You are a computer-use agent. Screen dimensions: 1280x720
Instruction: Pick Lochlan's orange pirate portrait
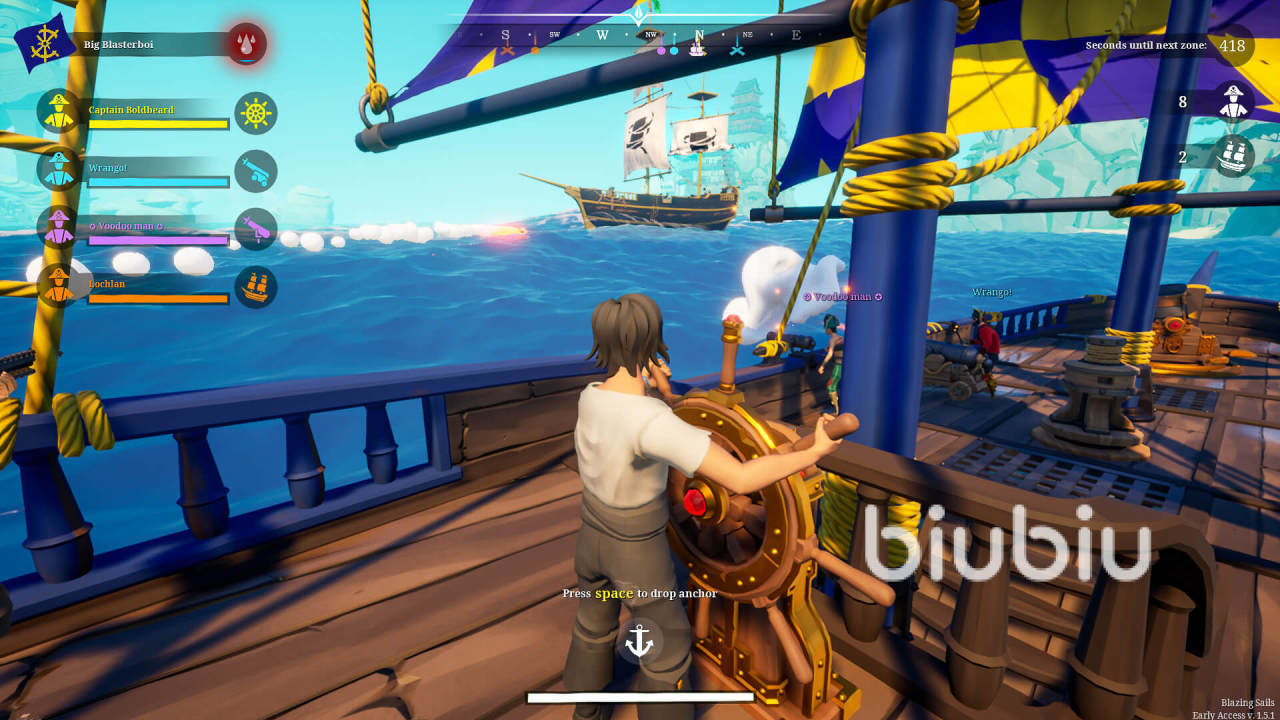tap(59, 285)
